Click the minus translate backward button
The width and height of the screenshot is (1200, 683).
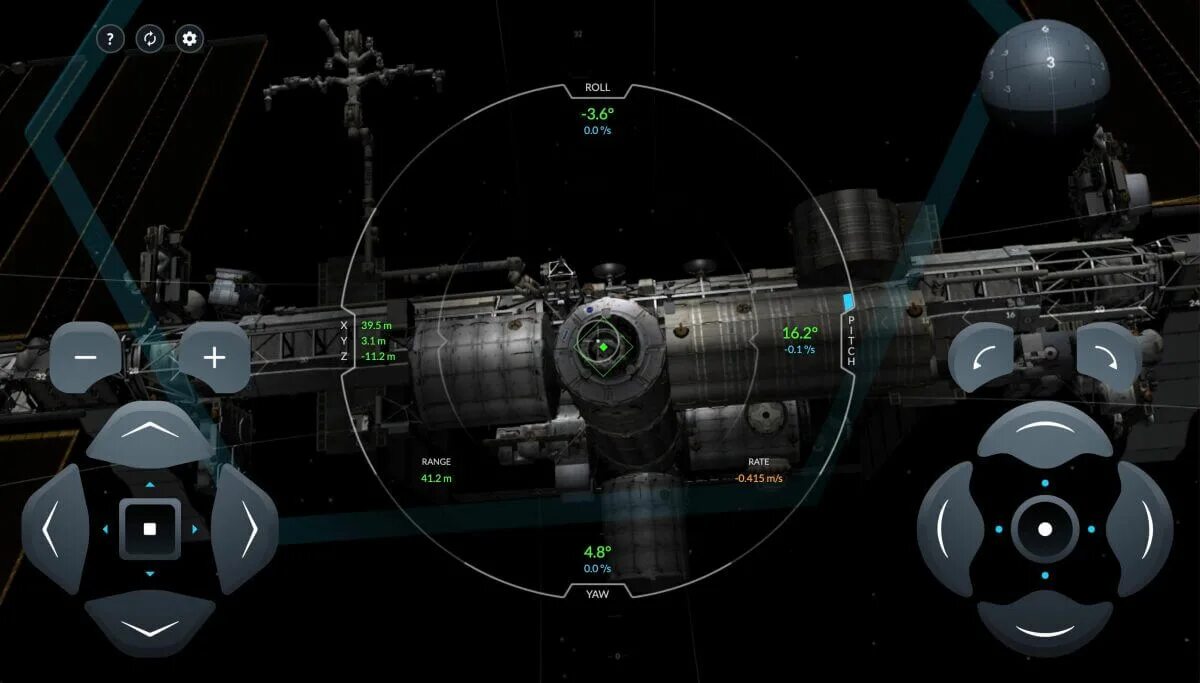pyautogui.click(x=86, y=357)
